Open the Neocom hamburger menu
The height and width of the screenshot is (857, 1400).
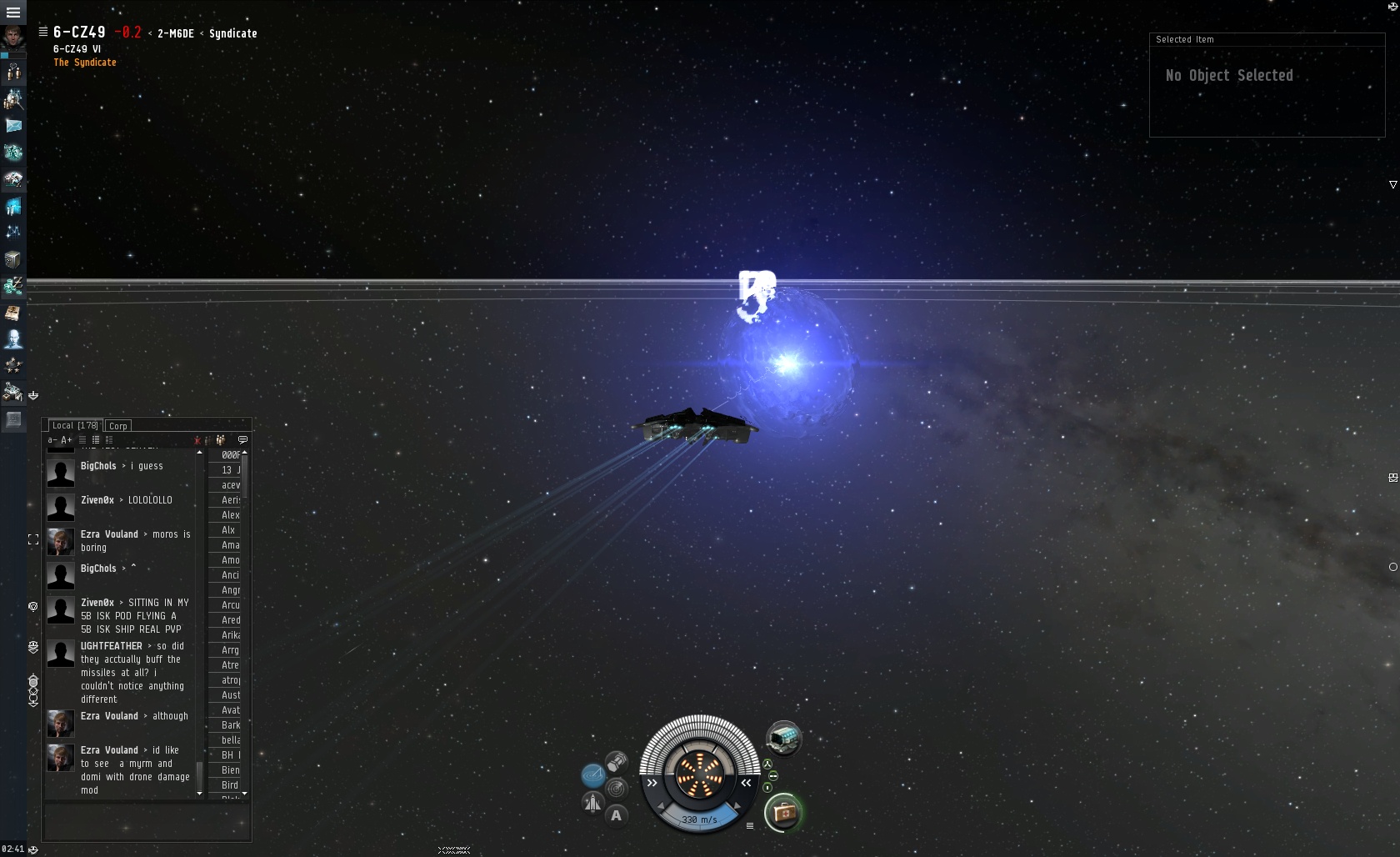tap(12, 12)
